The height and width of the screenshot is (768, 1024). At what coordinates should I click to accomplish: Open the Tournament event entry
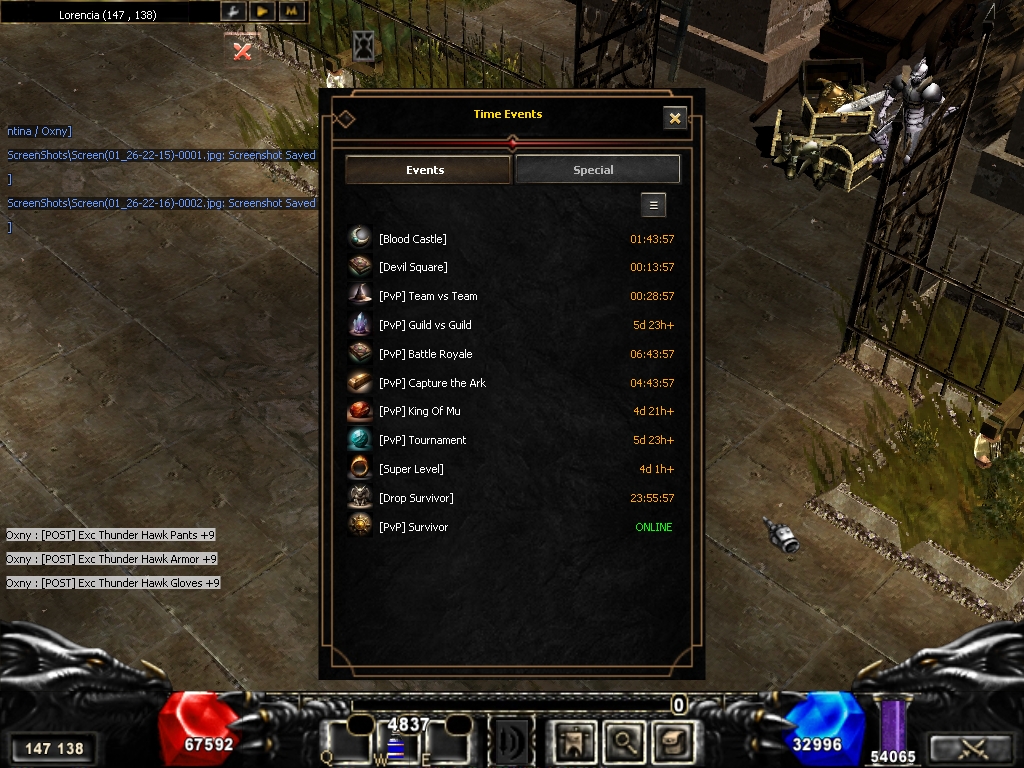click(422, 440)
